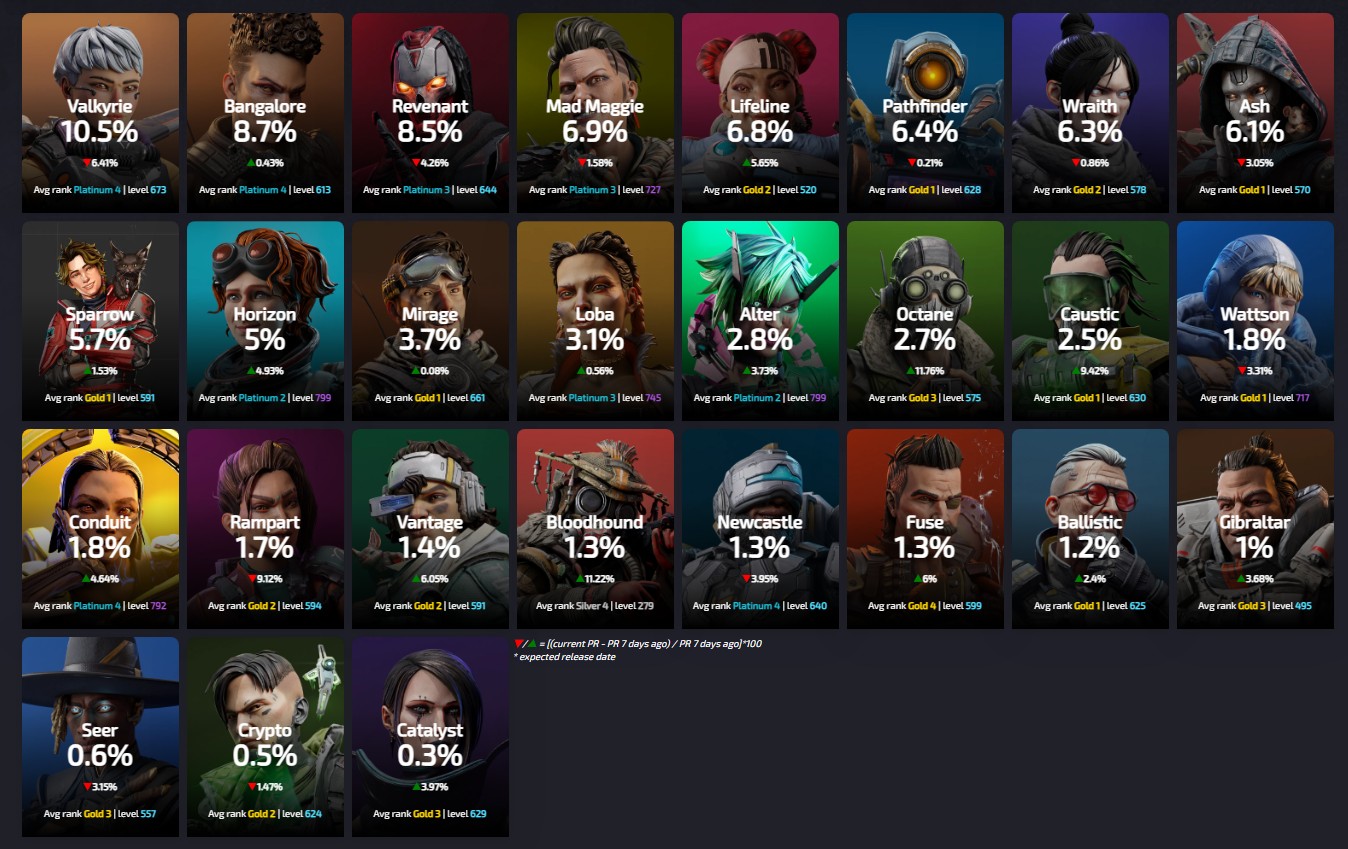Open the Bloodhound legend card
Screen dimensions: 1348x849
tap(595, 529)
